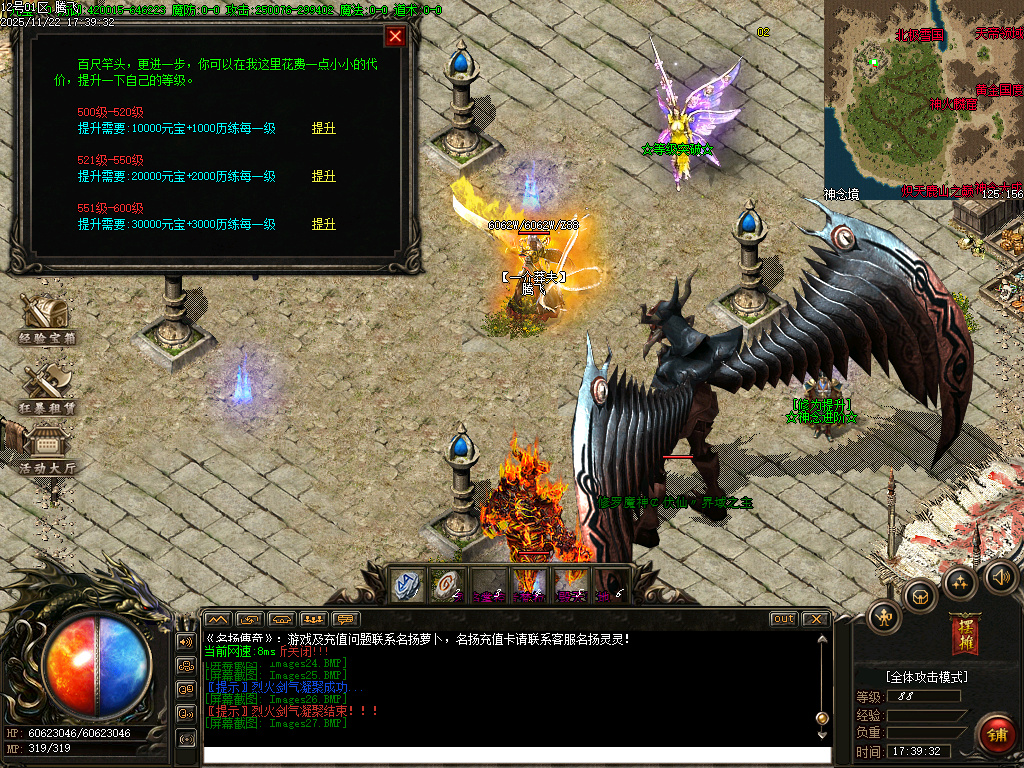
Task: Toggle sound with the speaker button
Action: click(x=1000, y=576)
